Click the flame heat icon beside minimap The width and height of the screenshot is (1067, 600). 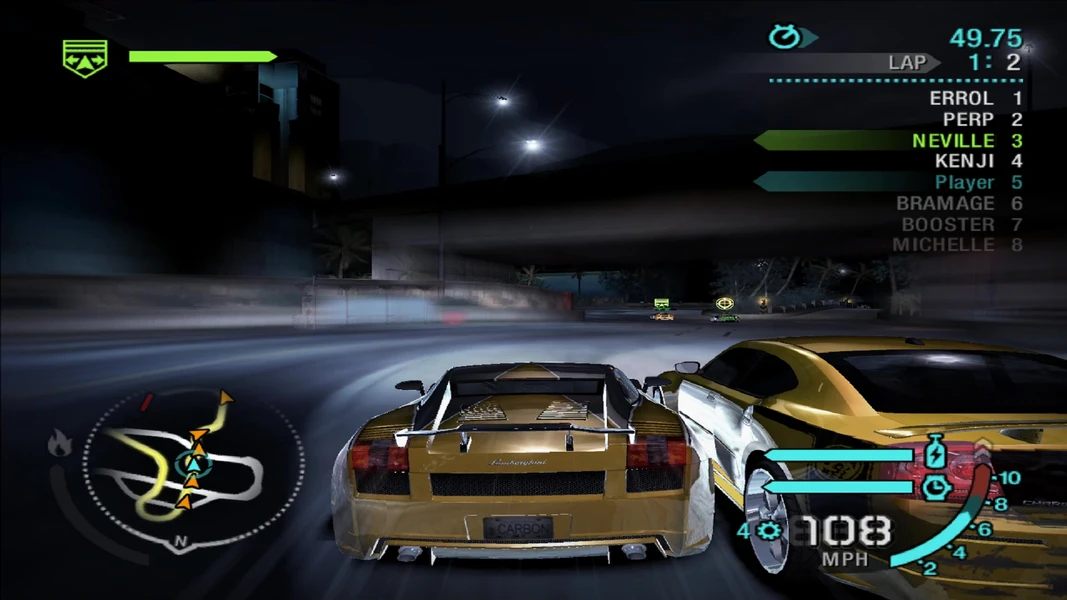tap(59, 441)
